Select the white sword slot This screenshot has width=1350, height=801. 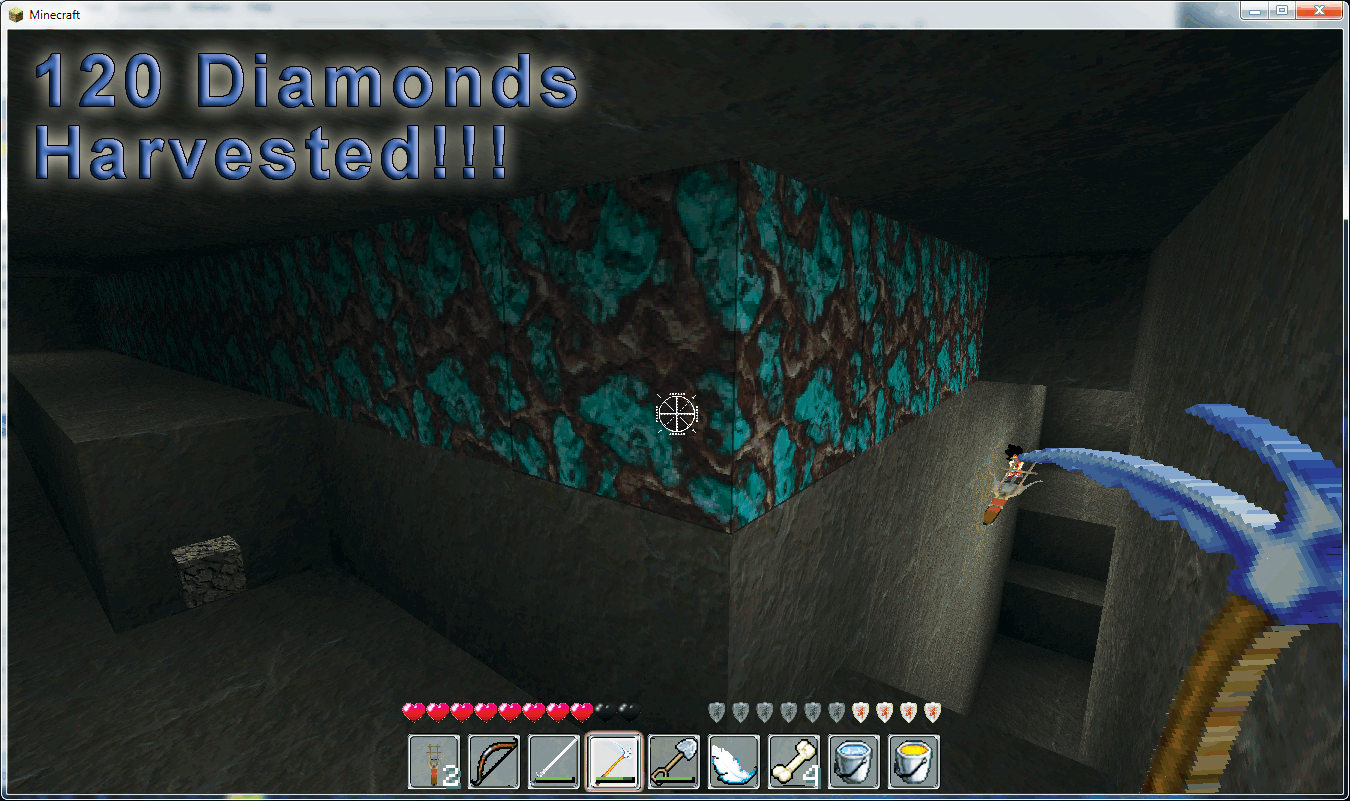coord(554,762)
